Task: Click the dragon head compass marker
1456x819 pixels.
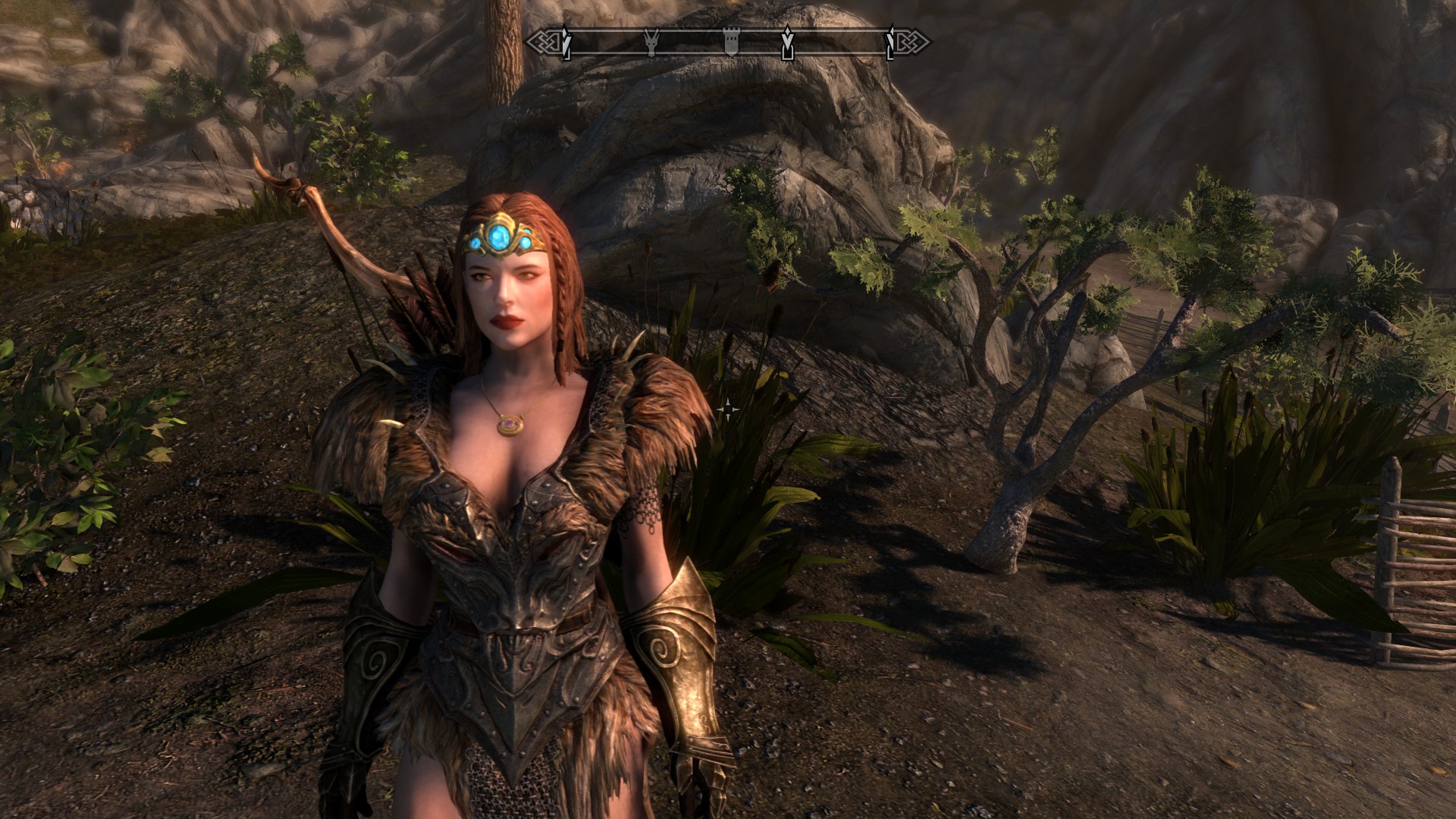Action: (650, 42)
